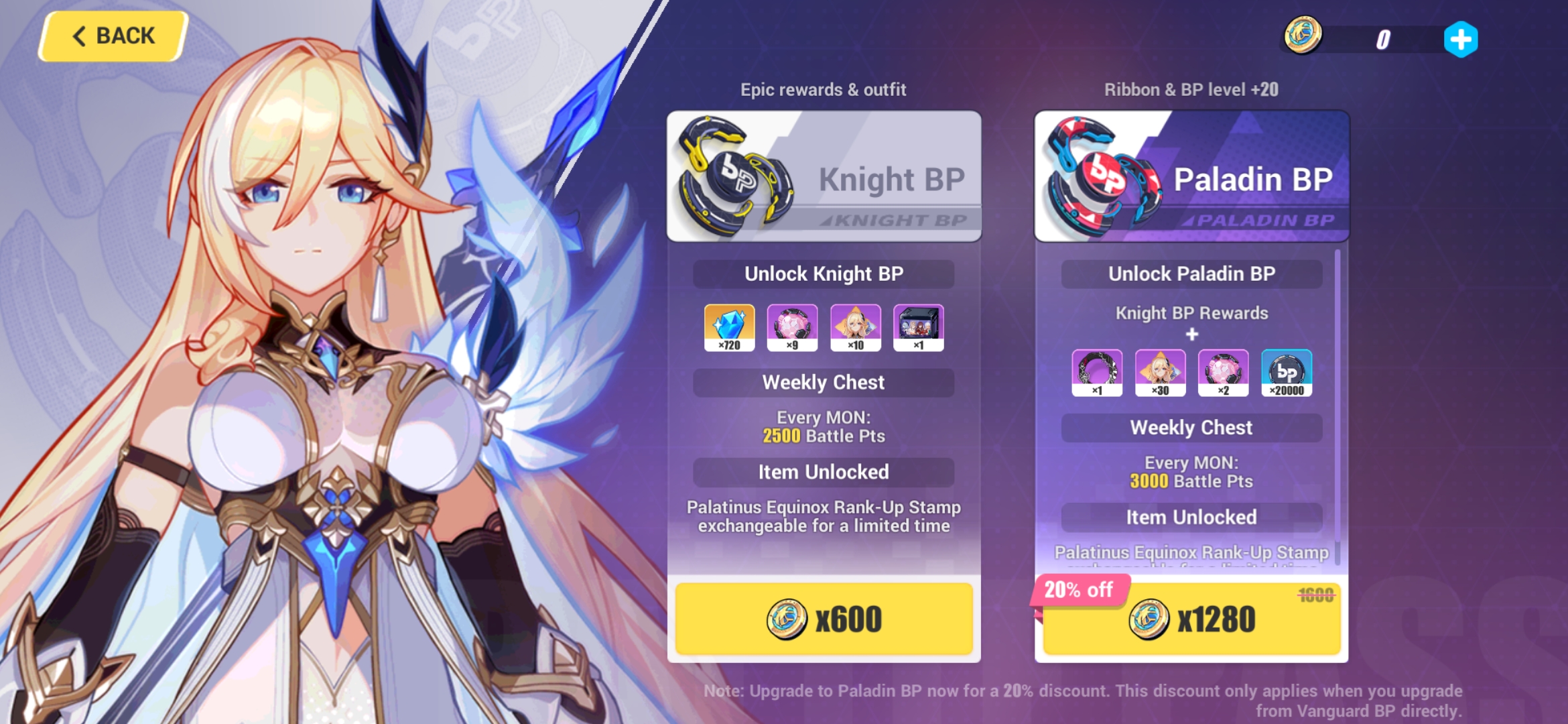
Task: View the x20000 BP coin reward icon
Action: coord(1287,374)
